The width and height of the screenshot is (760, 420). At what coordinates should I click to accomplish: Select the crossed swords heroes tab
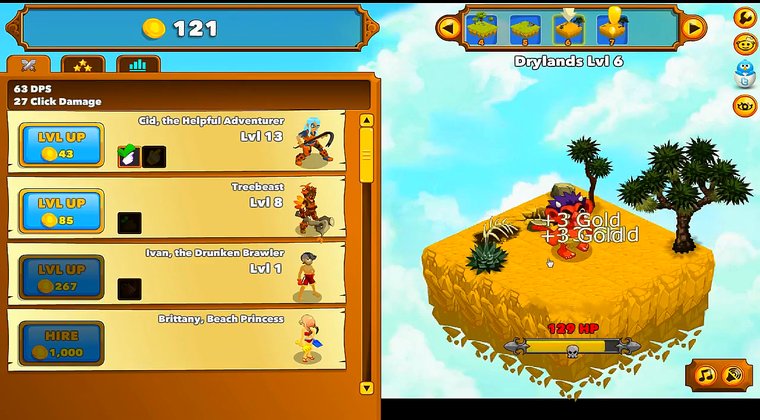(28, 66)
